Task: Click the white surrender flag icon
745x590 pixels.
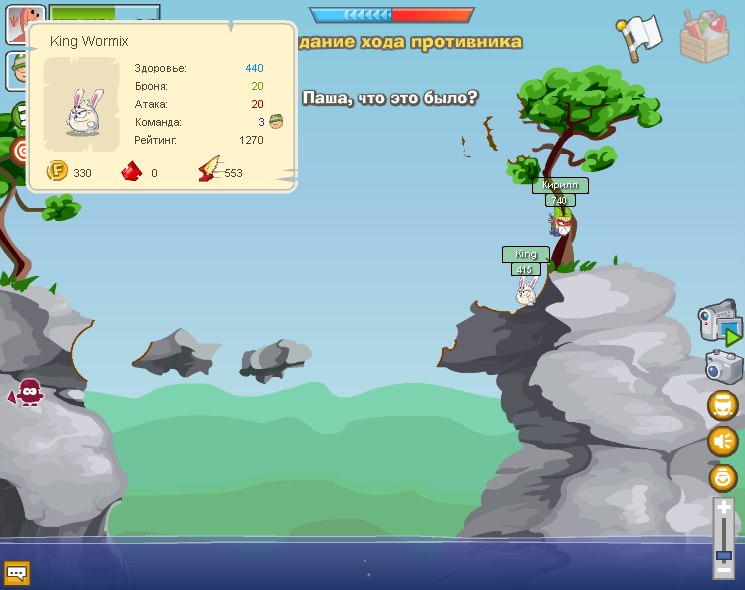Action: [x=640, y=34]
